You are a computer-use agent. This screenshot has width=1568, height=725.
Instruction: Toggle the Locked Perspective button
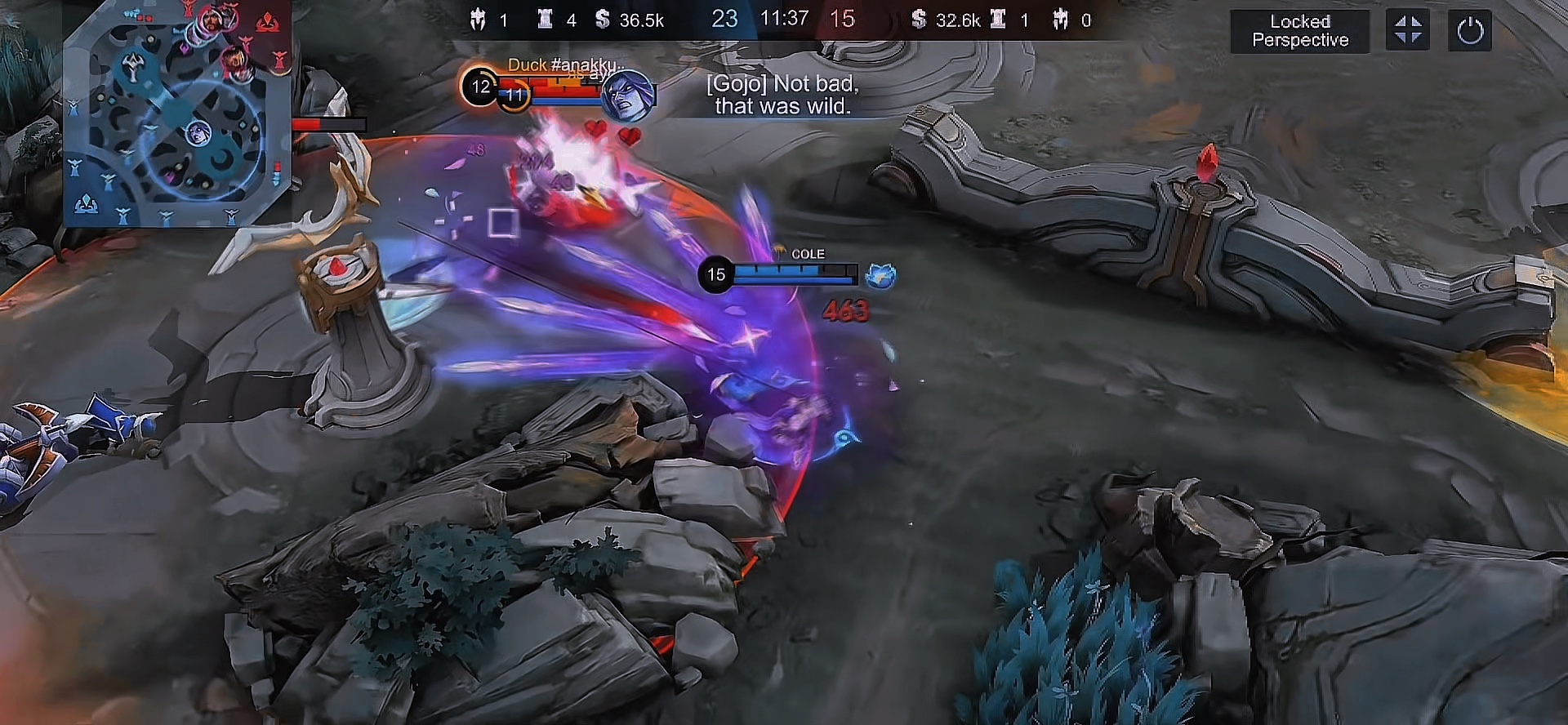[1299, 31]
